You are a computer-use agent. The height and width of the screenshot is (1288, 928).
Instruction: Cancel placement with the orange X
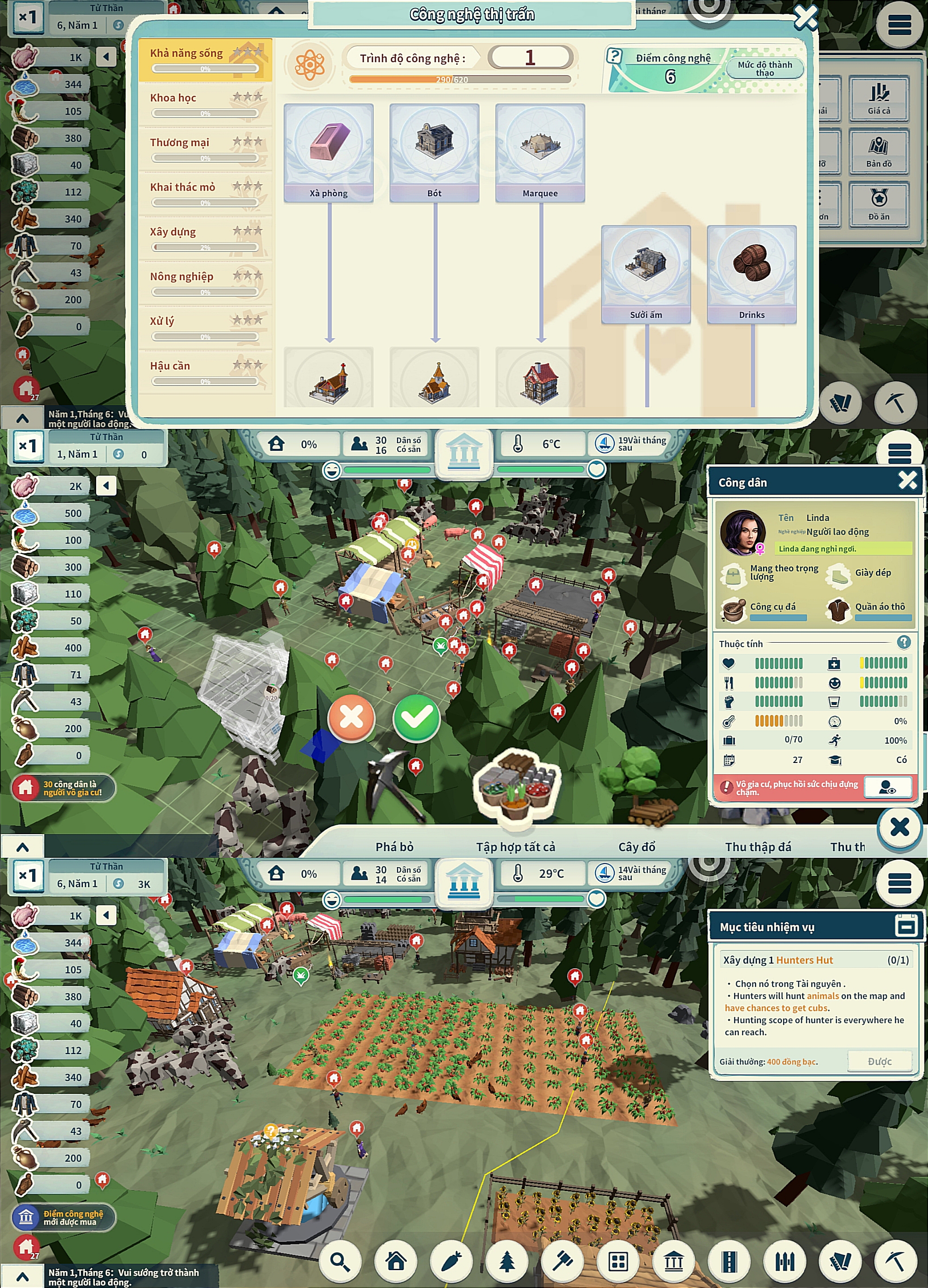351,717
